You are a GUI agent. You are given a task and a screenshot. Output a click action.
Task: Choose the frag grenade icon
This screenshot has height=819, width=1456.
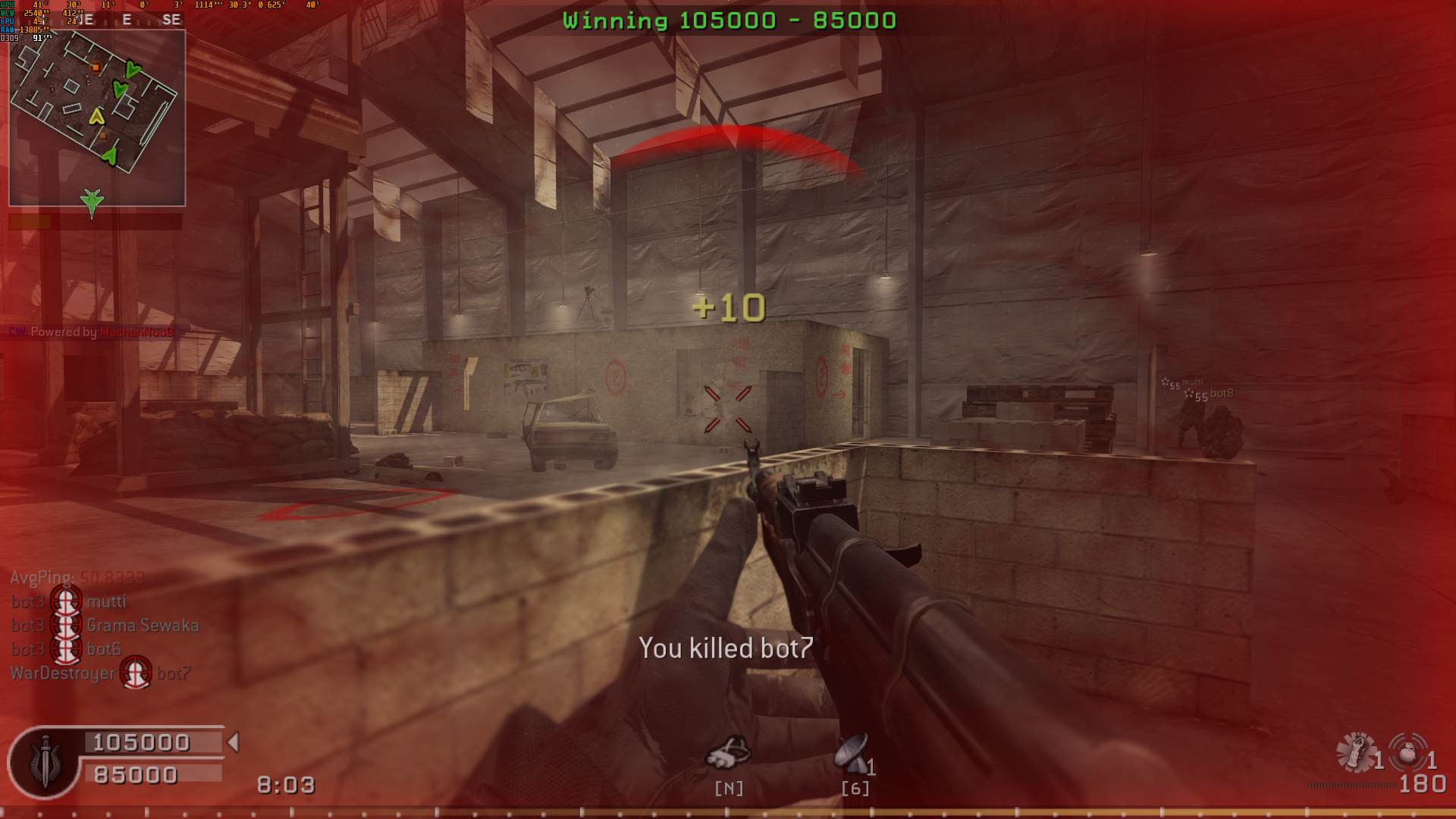tap(1407, 752)
